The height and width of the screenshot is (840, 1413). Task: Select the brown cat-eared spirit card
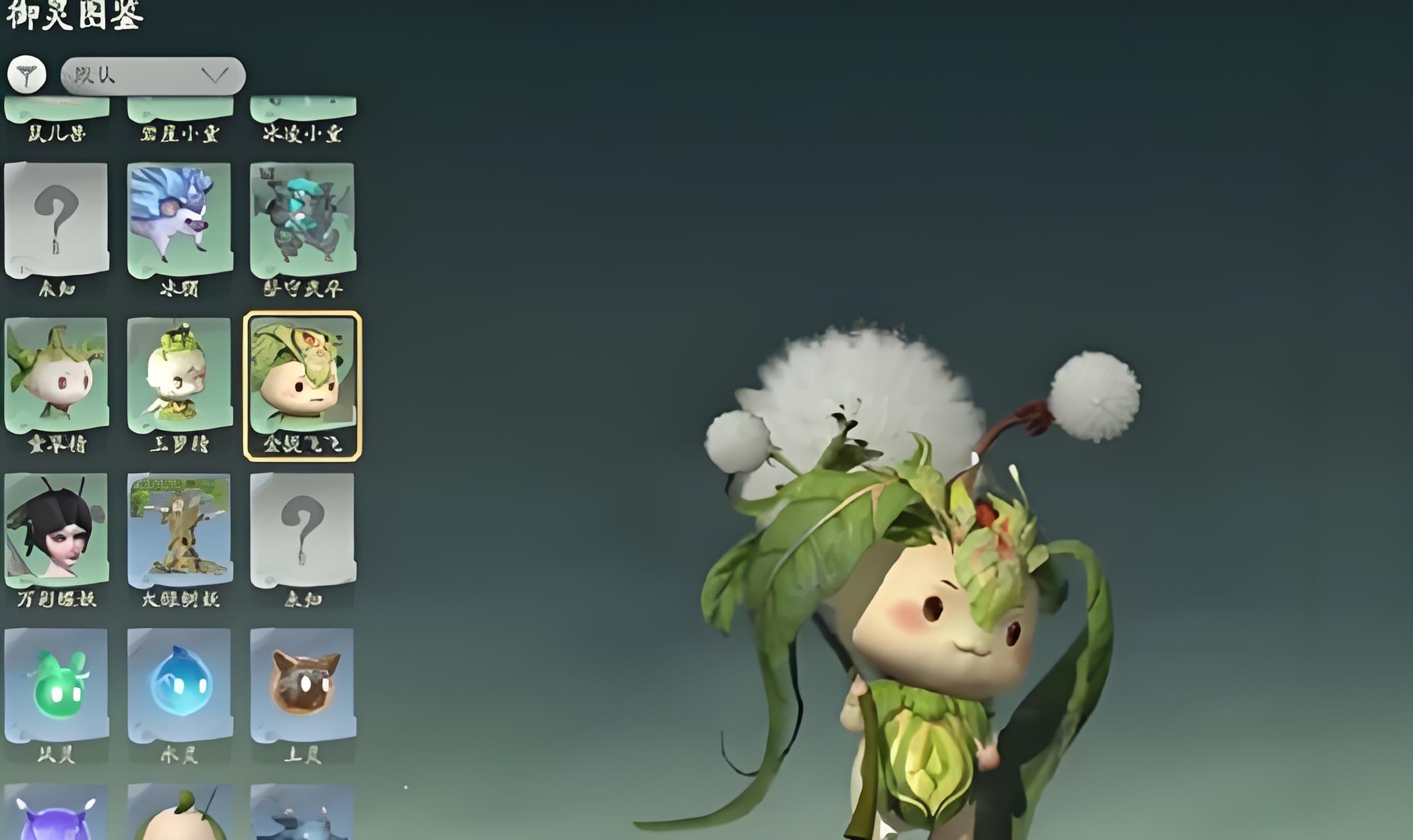302,686
